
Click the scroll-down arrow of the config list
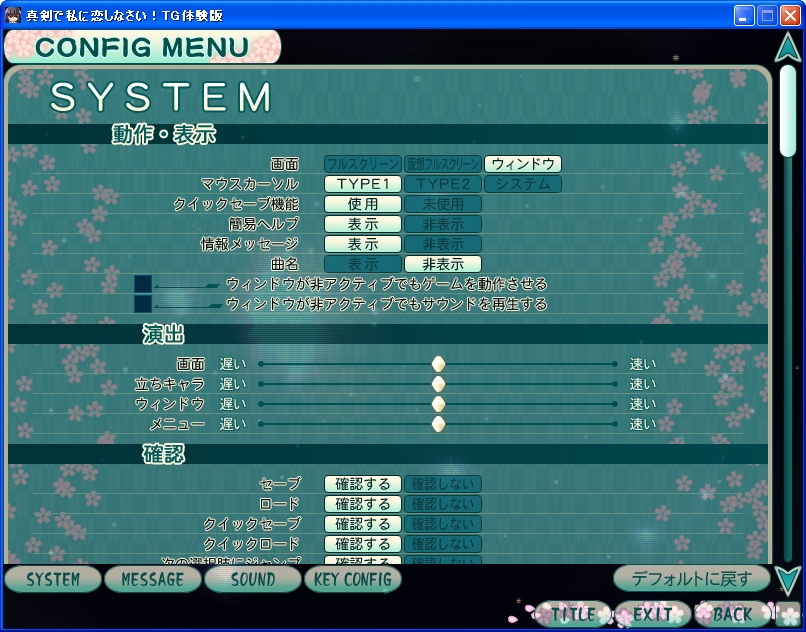click(x=788, y=580)
